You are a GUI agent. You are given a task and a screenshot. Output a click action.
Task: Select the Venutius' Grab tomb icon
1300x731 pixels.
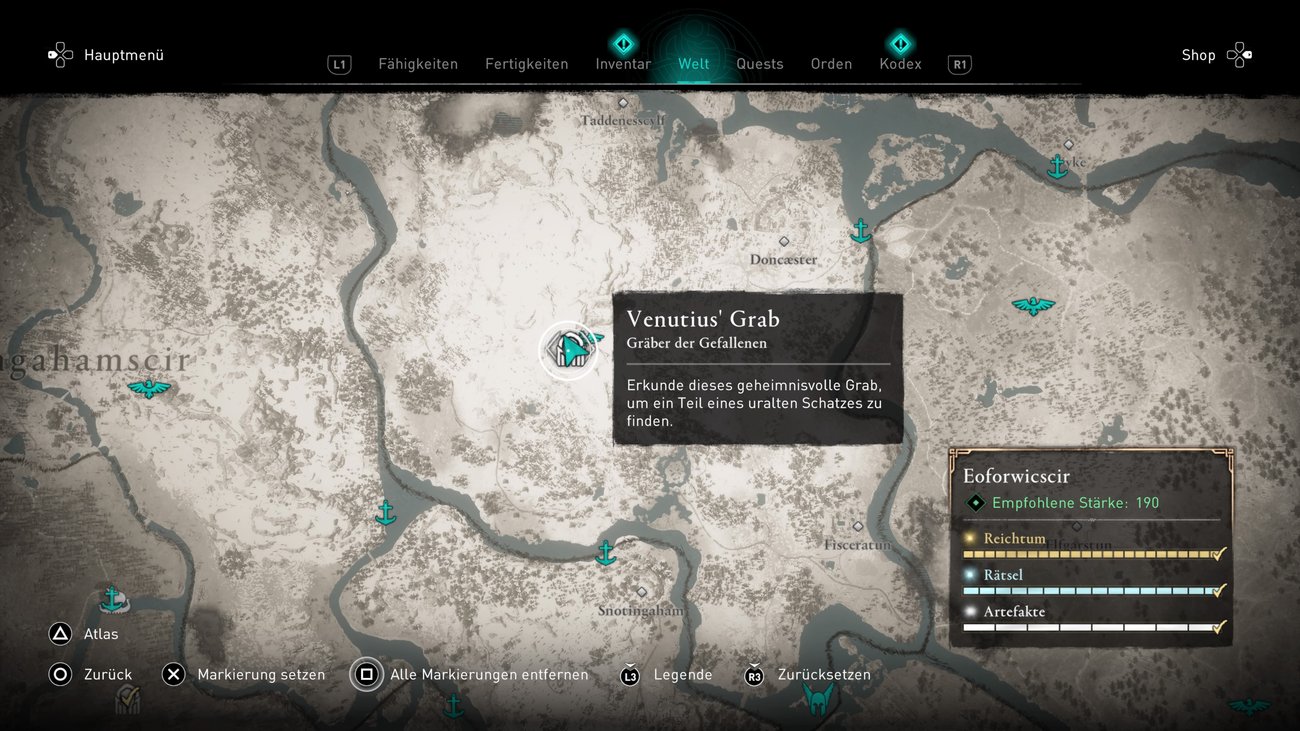click(570, 349)
